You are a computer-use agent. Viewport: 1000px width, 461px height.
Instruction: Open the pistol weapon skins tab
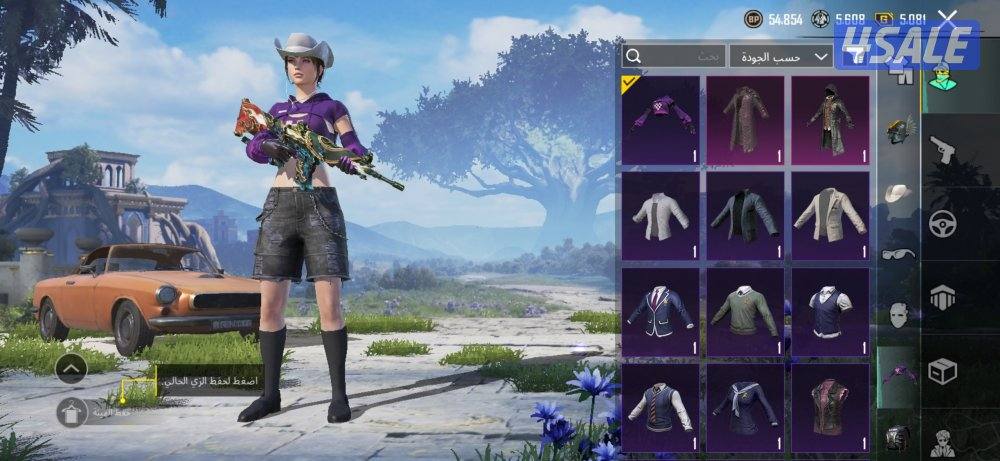(943, 151)
